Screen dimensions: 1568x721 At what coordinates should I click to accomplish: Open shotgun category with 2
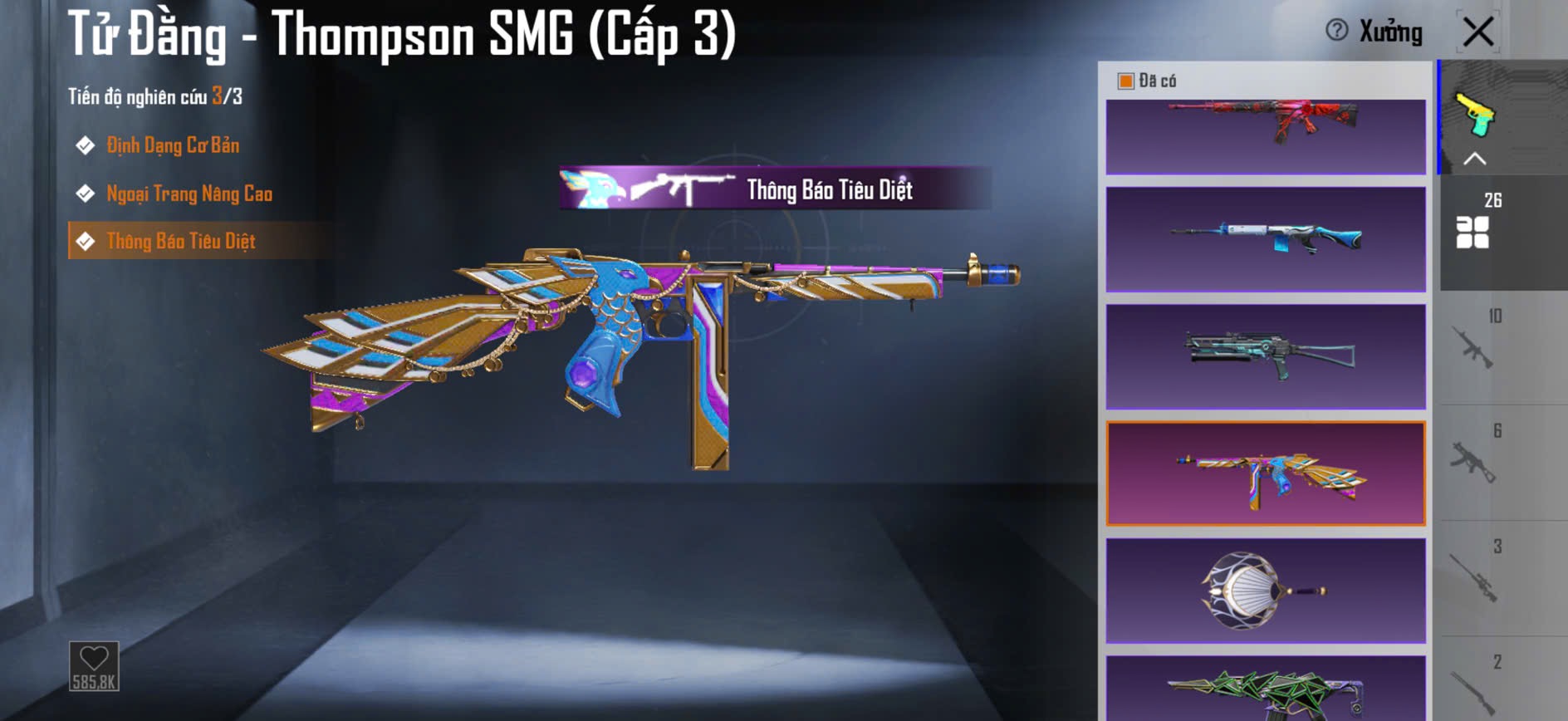[x=1473, y=689]
